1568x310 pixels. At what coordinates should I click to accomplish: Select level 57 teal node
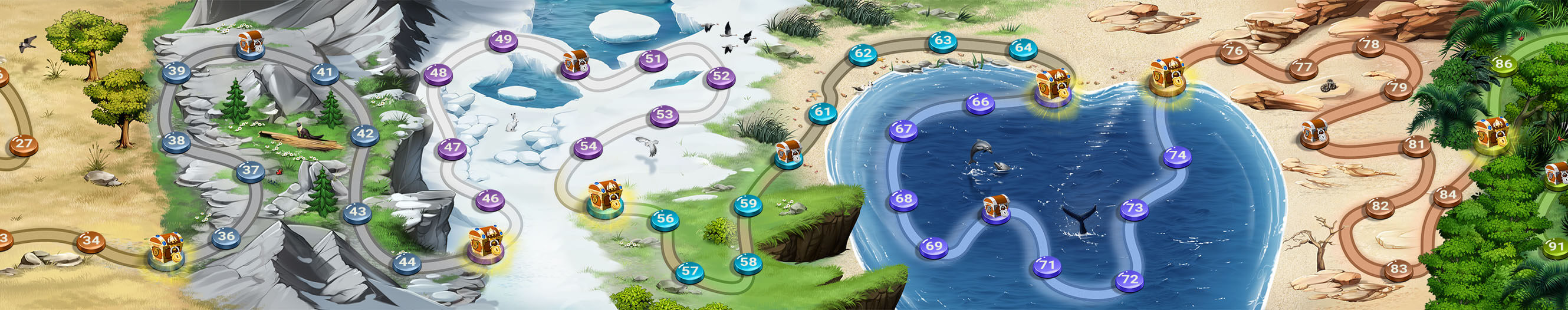click(690, 271)
